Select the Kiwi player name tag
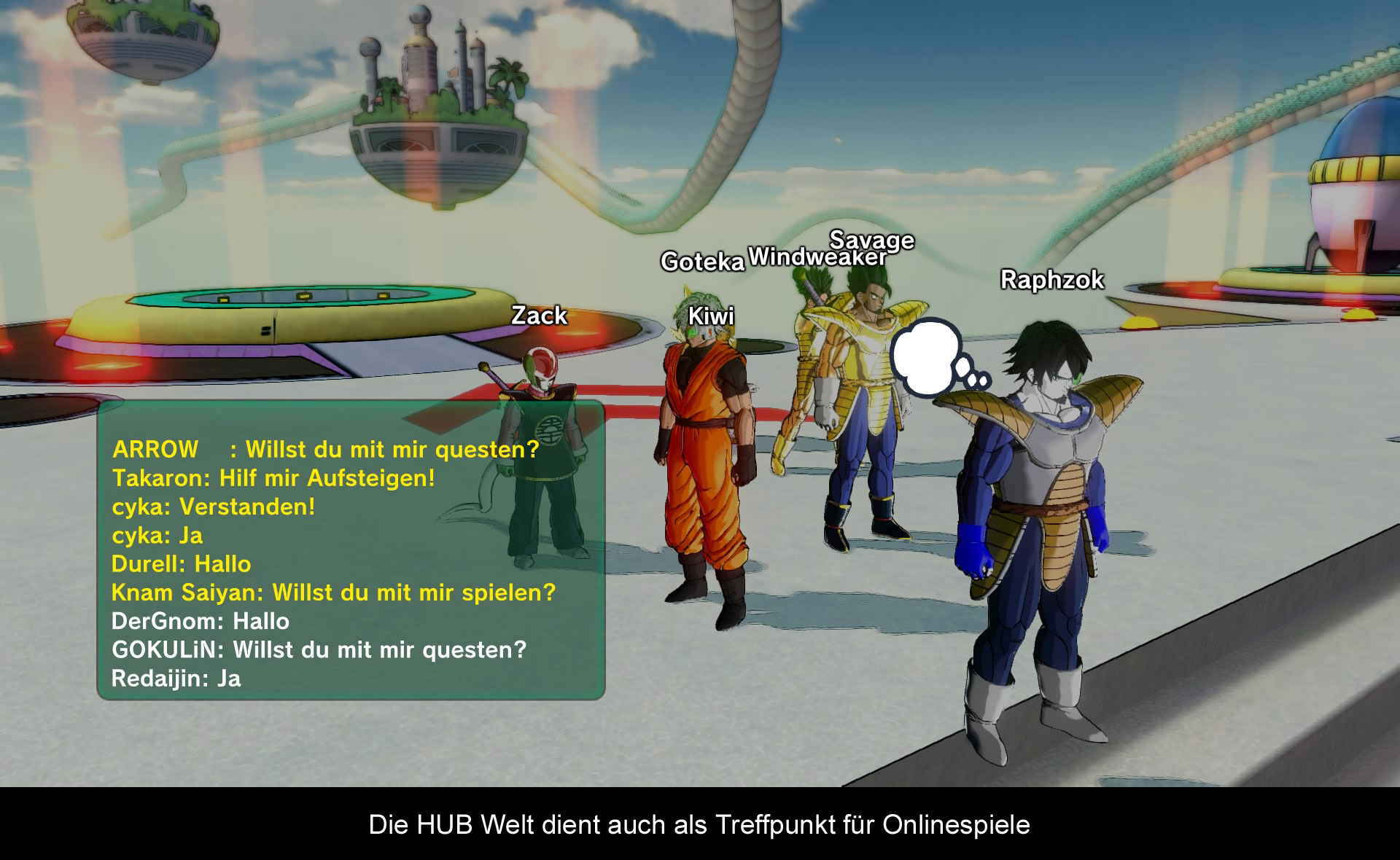1400x860 pixels. coord(711,316)
